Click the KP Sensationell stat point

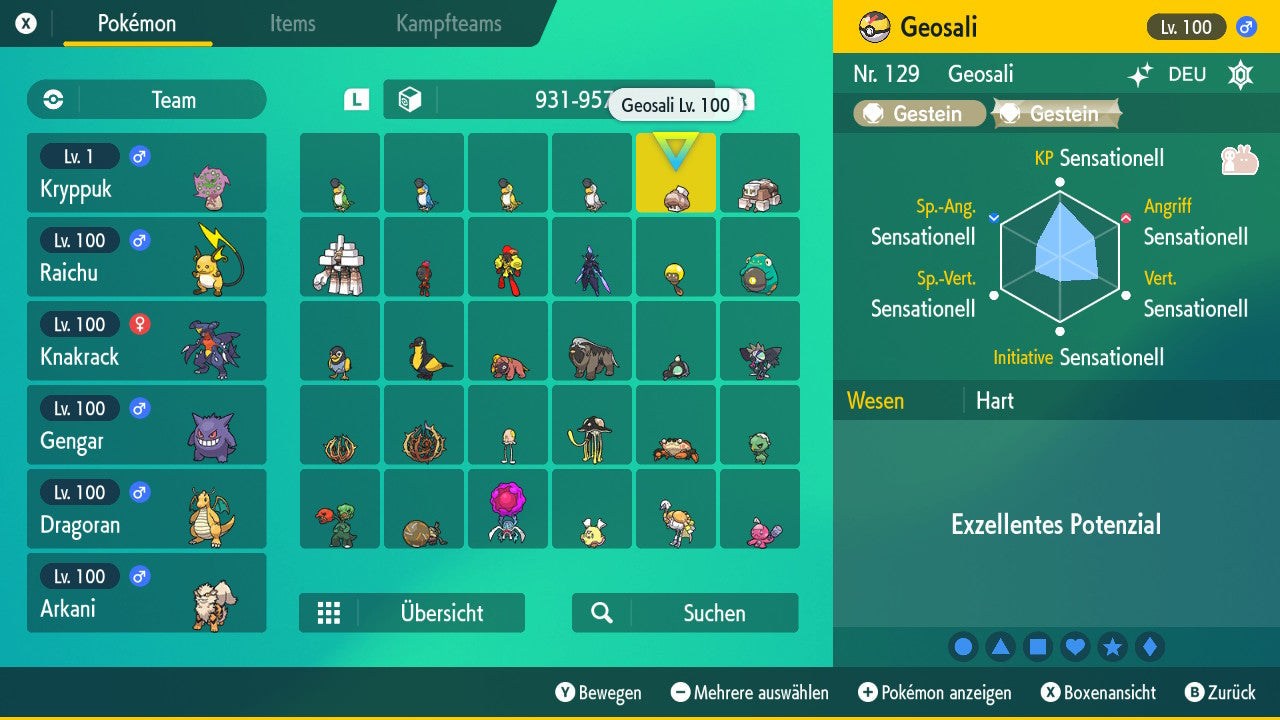pos(1060,183)
